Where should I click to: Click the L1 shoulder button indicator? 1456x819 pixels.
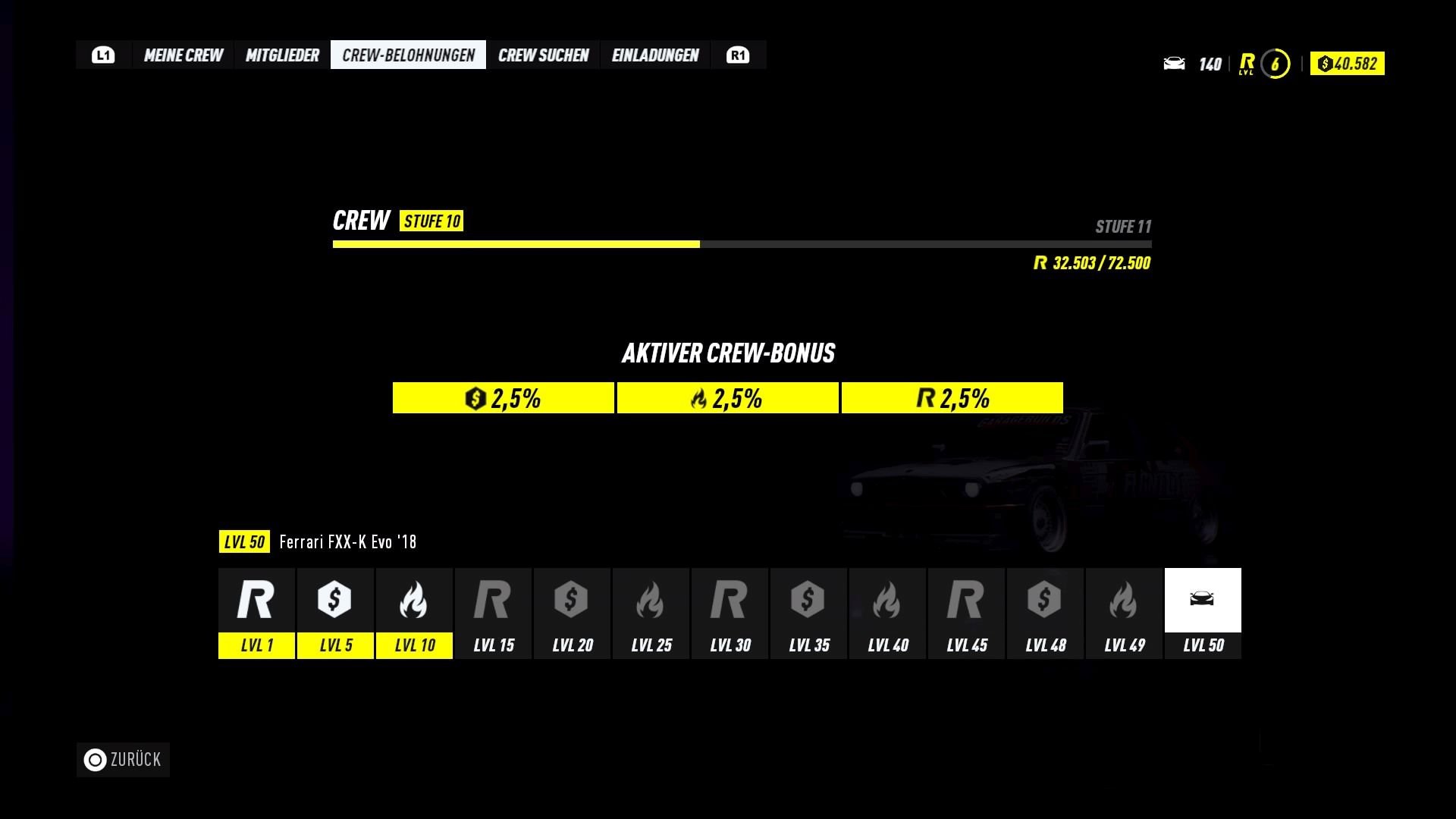[103, 54]
